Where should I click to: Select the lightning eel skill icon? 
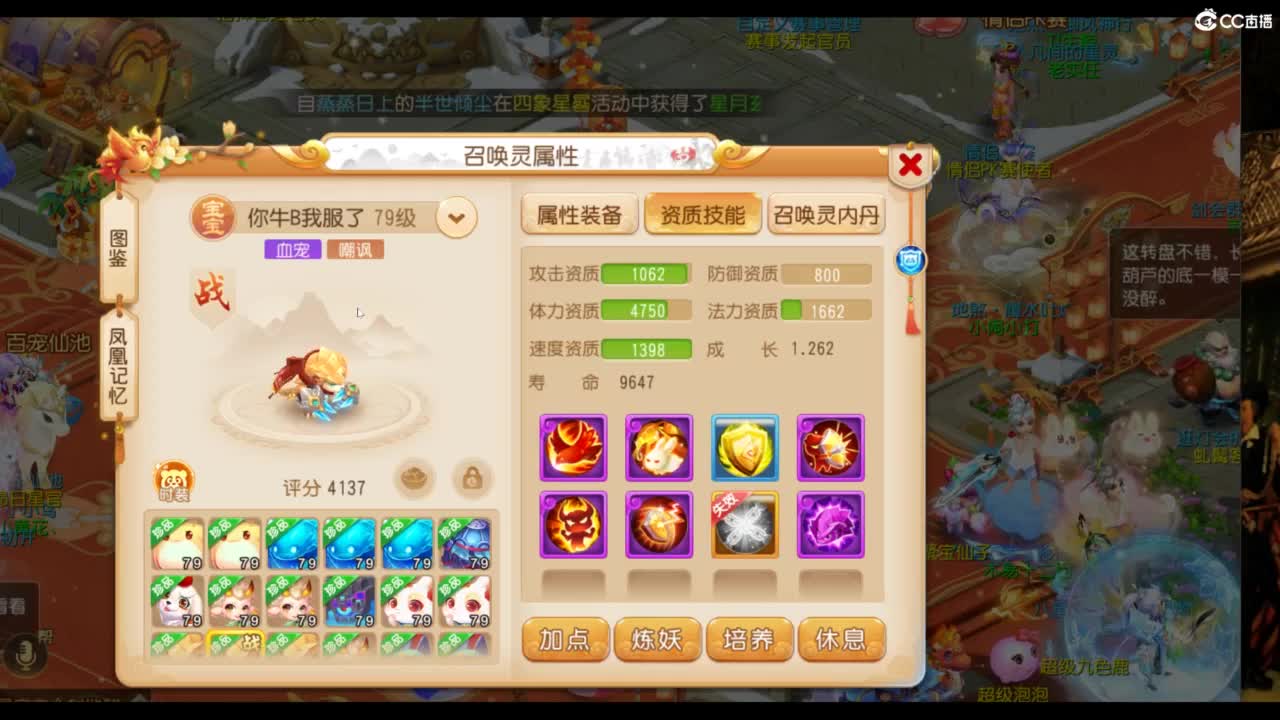(x=658, y=524)
